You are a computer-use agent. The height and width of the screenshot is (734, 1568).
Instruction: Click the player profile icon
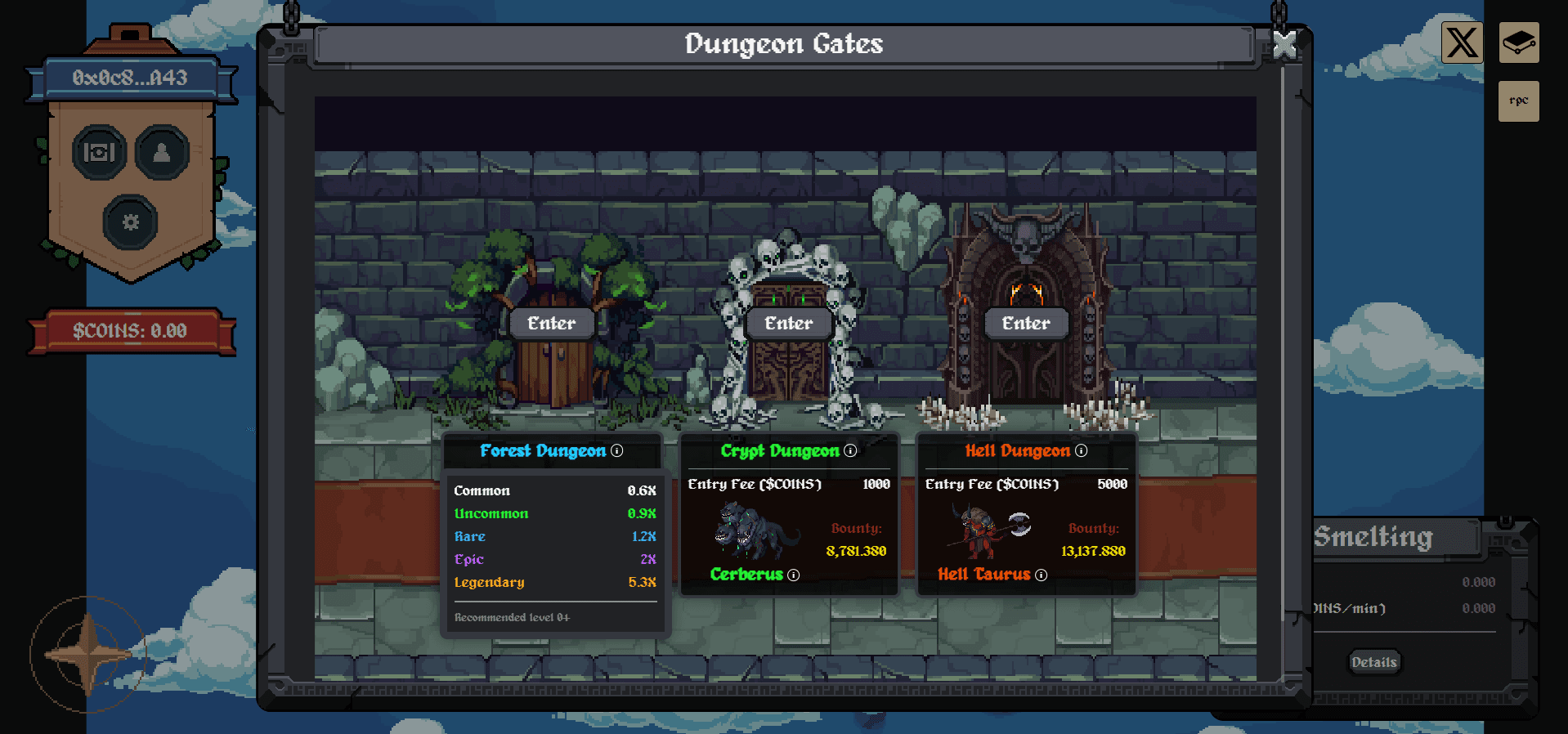[162, 152]
